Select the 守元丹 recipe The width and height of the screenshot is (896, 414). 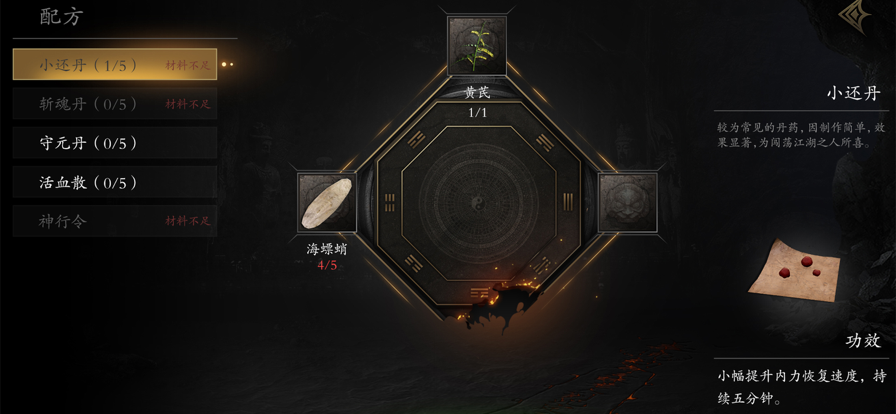[x=115, y=143]
